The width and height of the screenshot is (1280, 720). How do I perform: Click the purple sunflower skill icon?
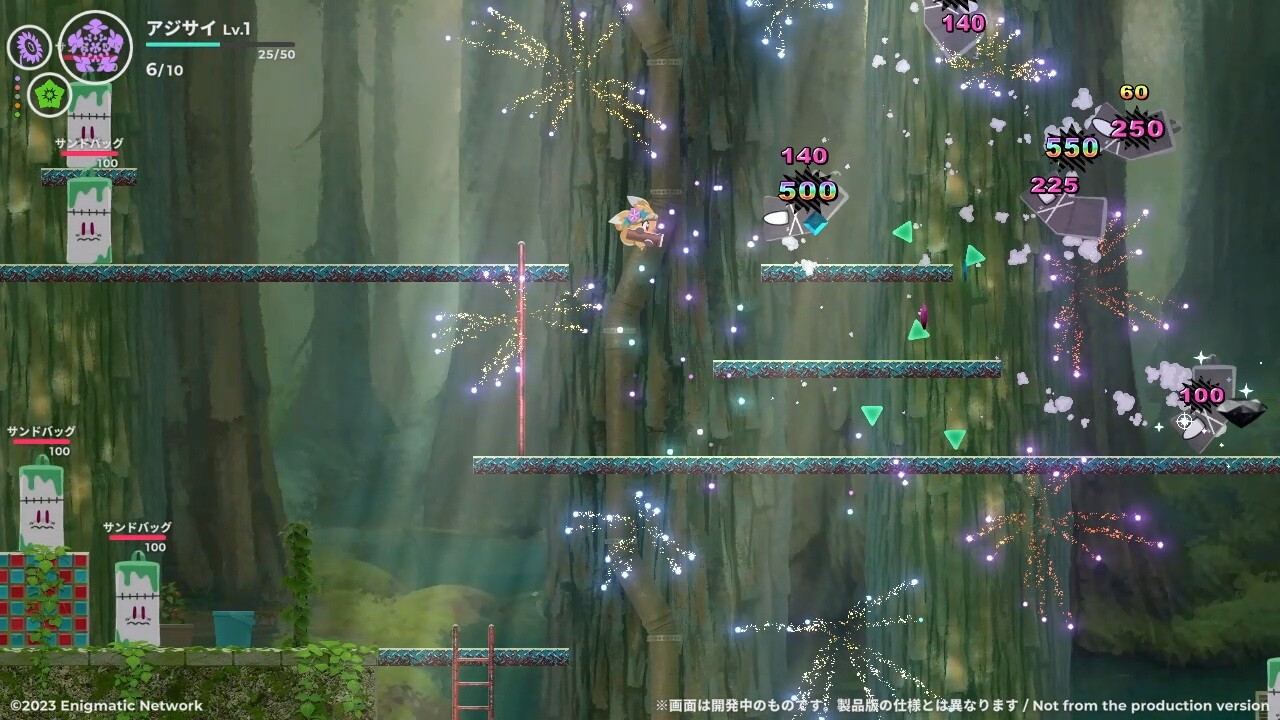29,45
